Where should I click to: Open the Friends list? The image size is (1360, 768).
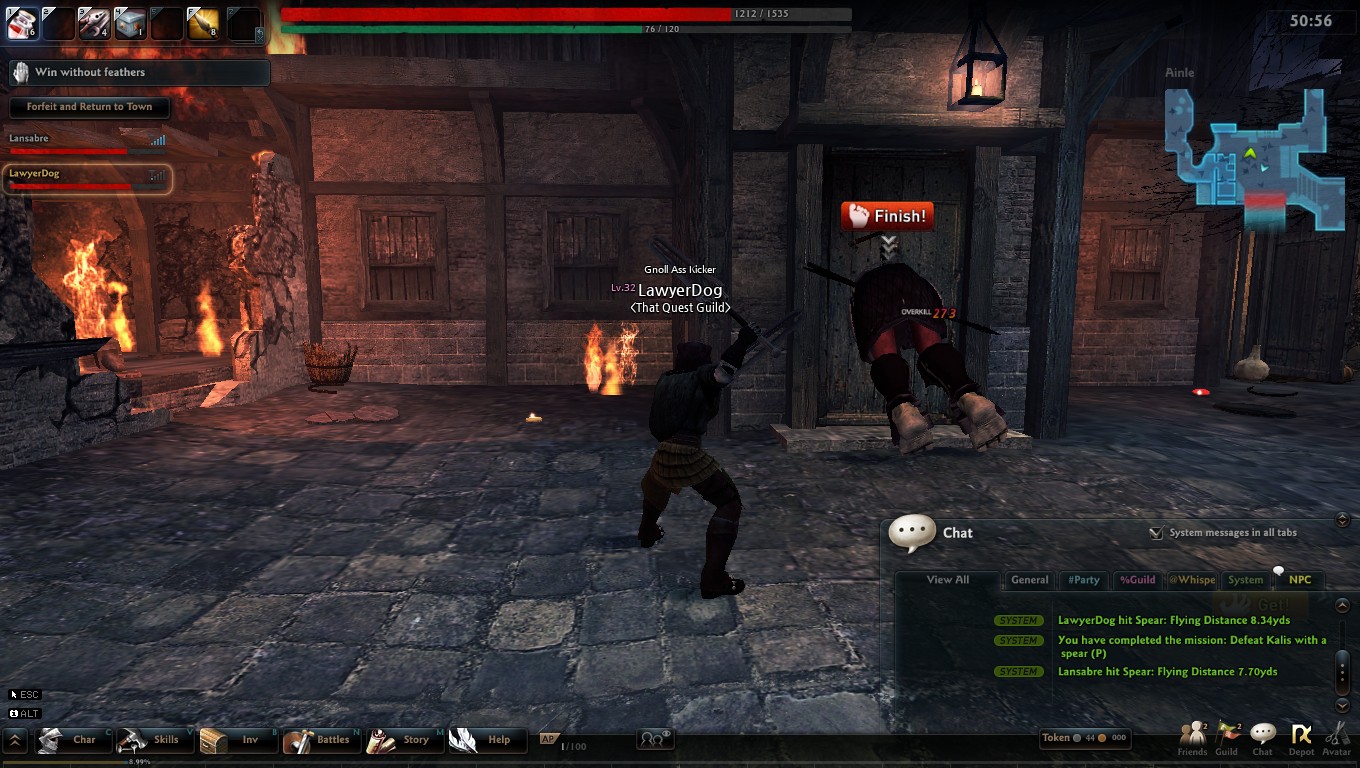click(1192, 739)
